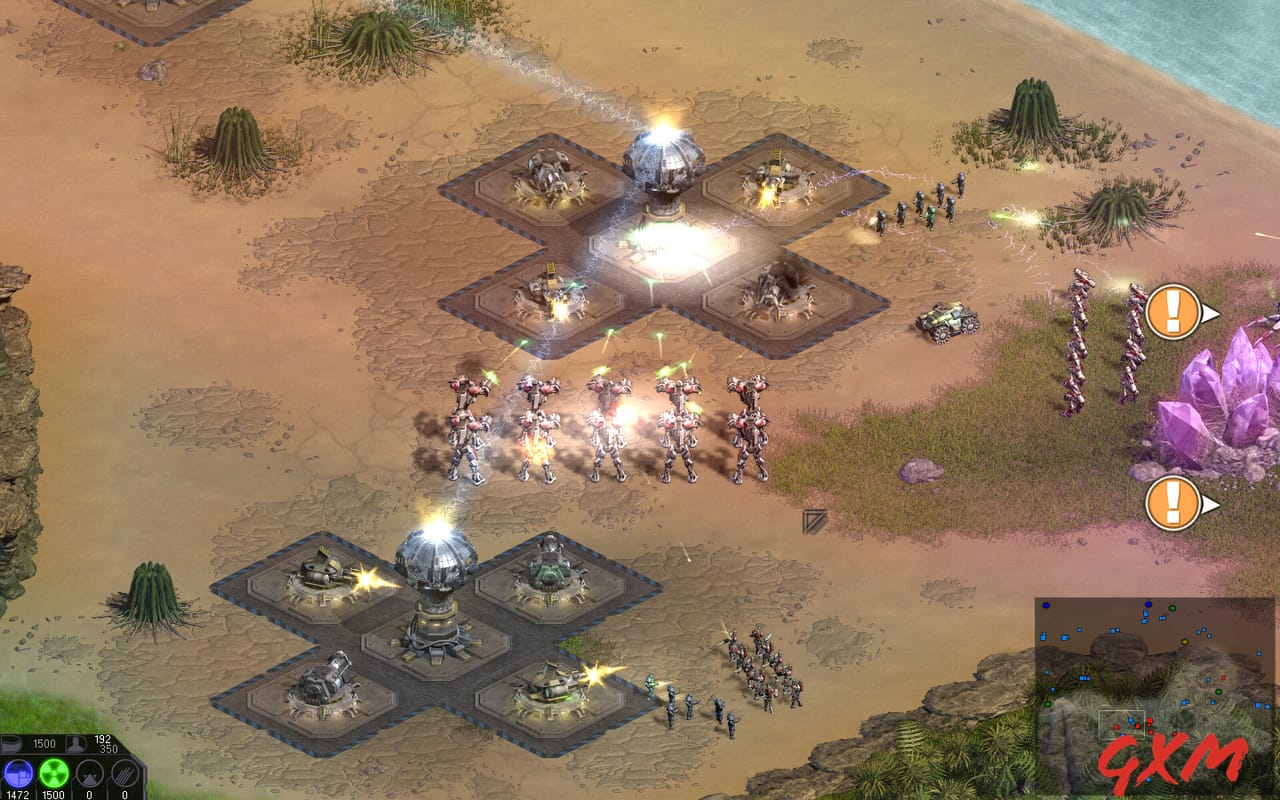Expand the bottom alert using its arrow

pos(1211,502)
